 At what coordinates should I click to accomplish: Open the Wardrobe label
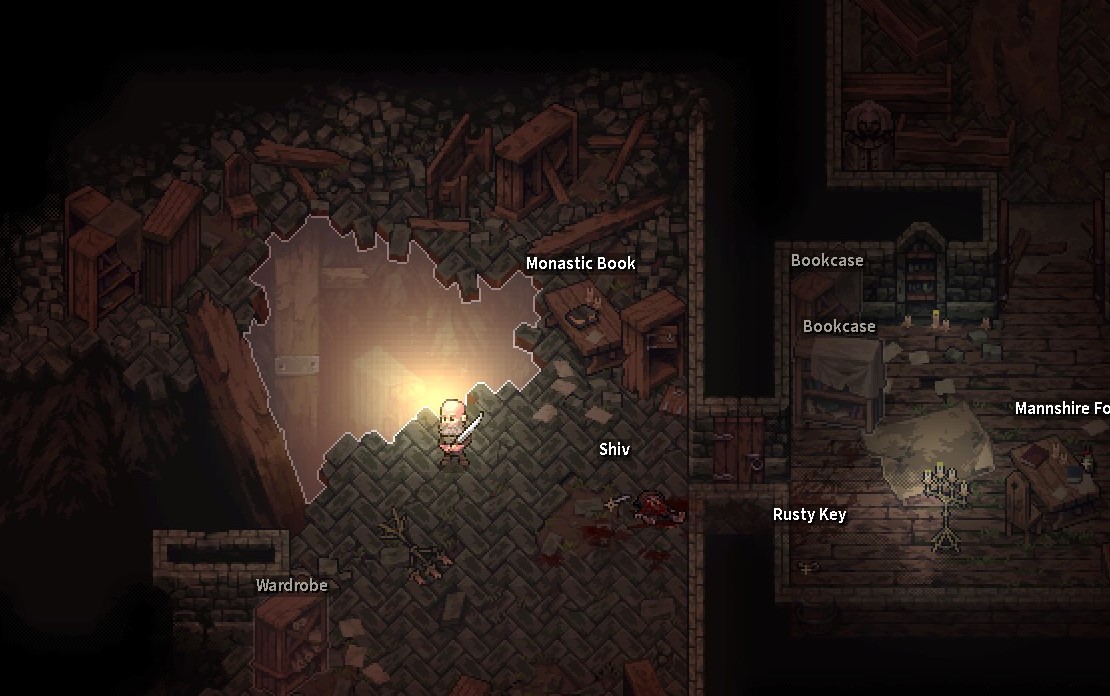[291, 586]
